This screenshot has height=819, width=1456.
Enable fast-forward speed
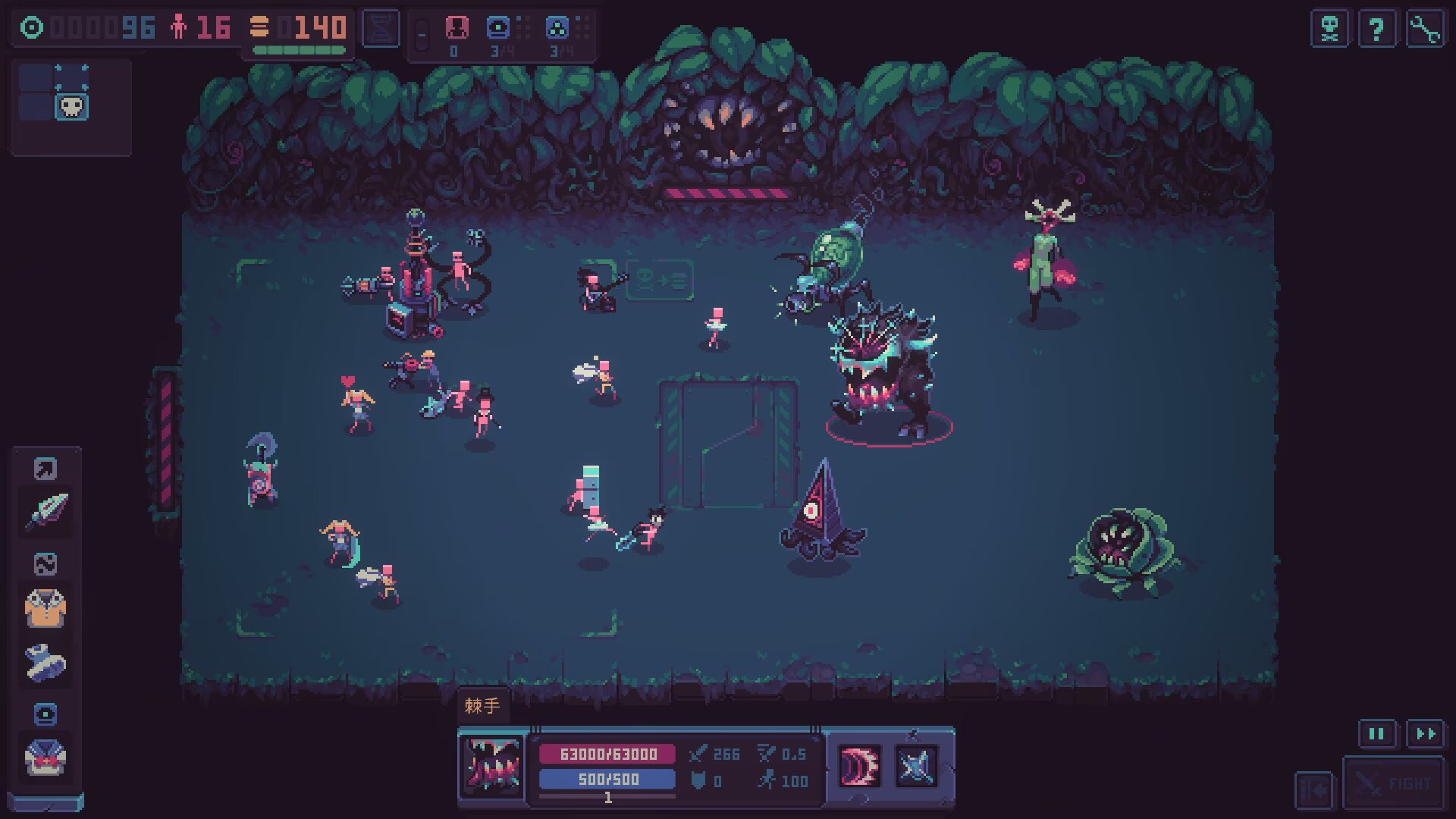(x=1424, y=734)
